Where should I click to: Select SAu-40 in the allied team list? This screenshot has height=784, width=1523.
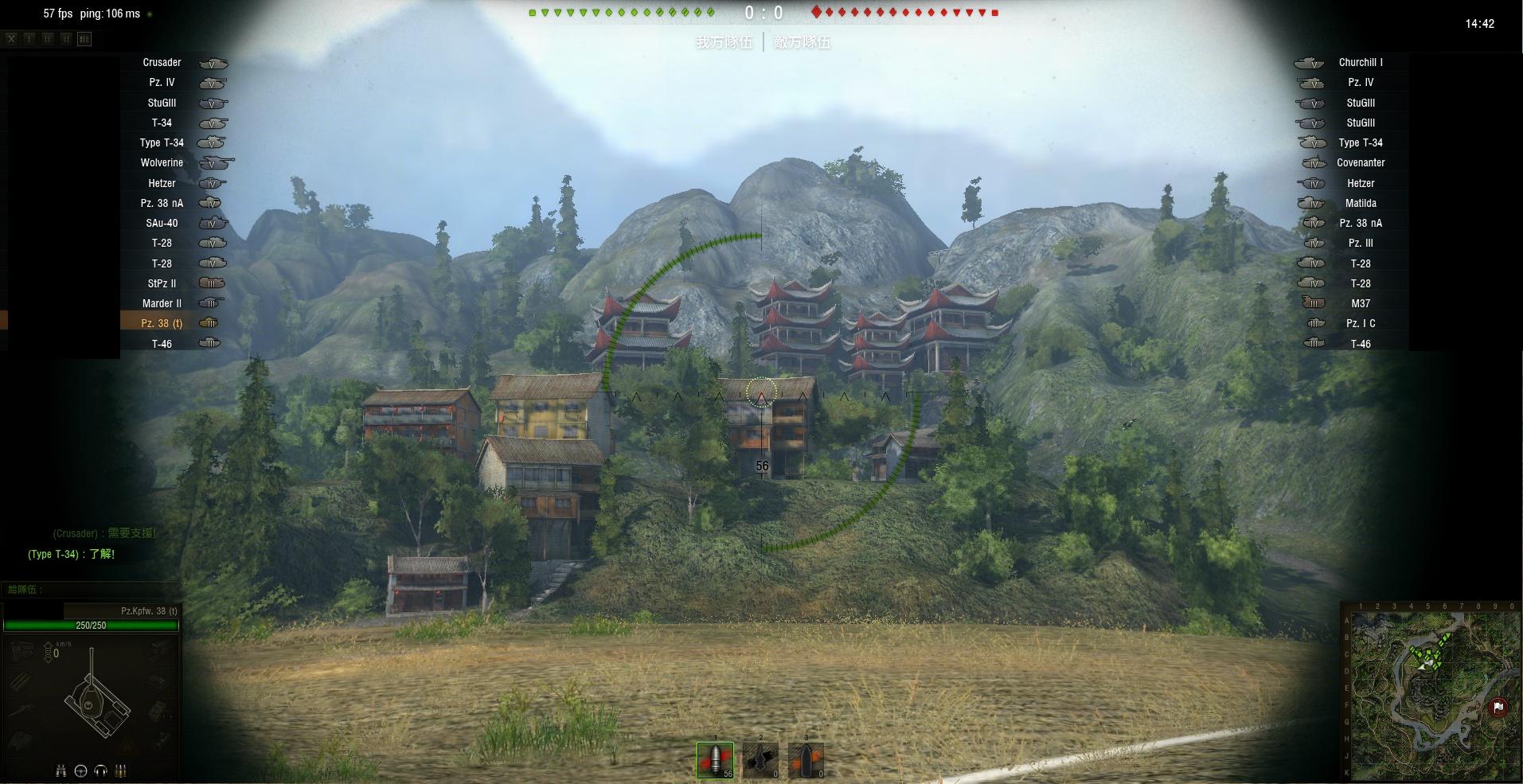coord(162,223)
